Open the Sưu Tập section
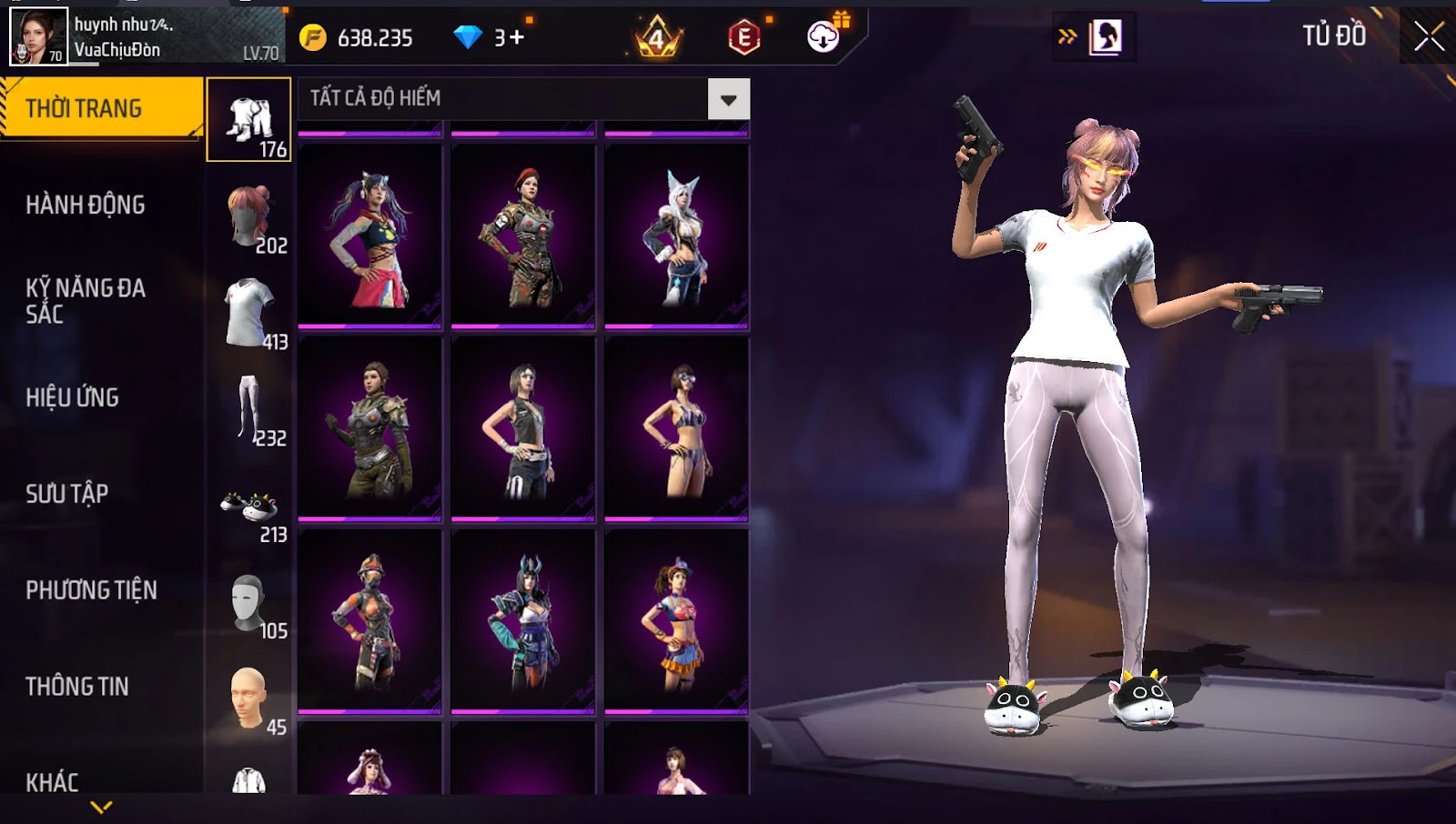Screen dimensions: 1456x824 click(67, 494)
